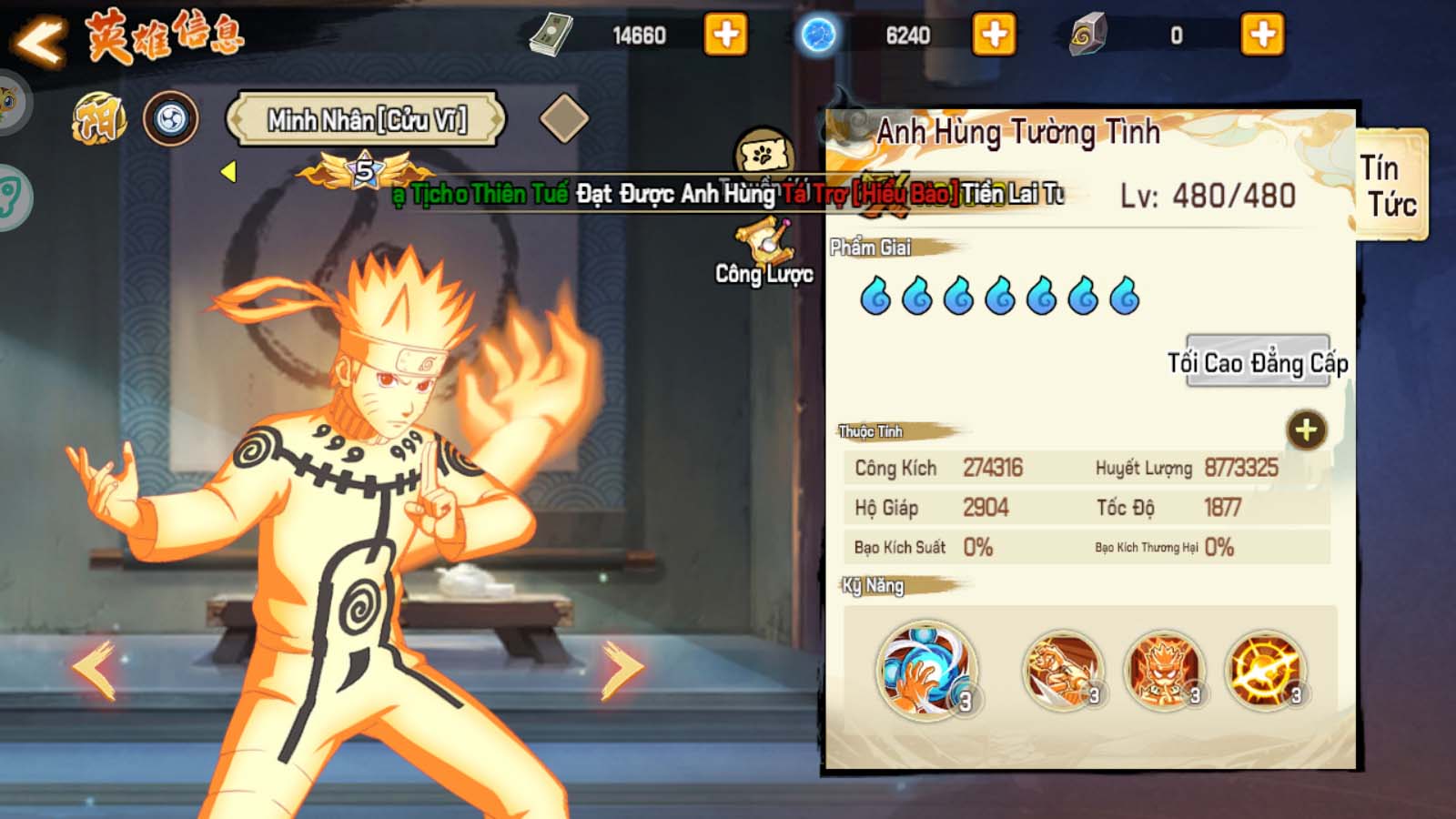1456x819 pixels.
Task: Select the fox face skill icon
Action: coord(1164,672)
